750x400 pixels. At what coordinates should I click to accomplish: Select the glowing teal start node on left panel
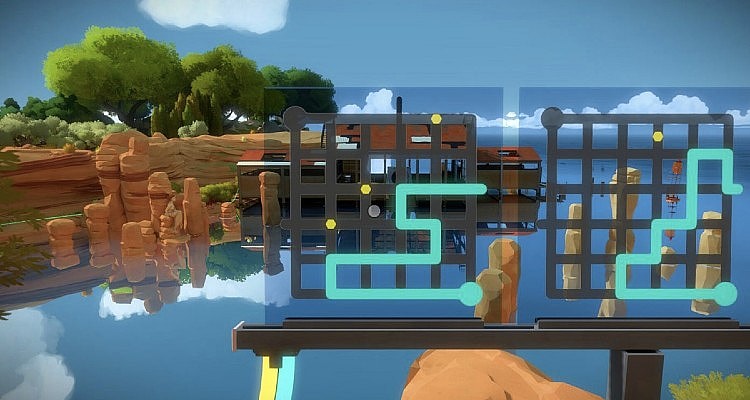(470, 293)
